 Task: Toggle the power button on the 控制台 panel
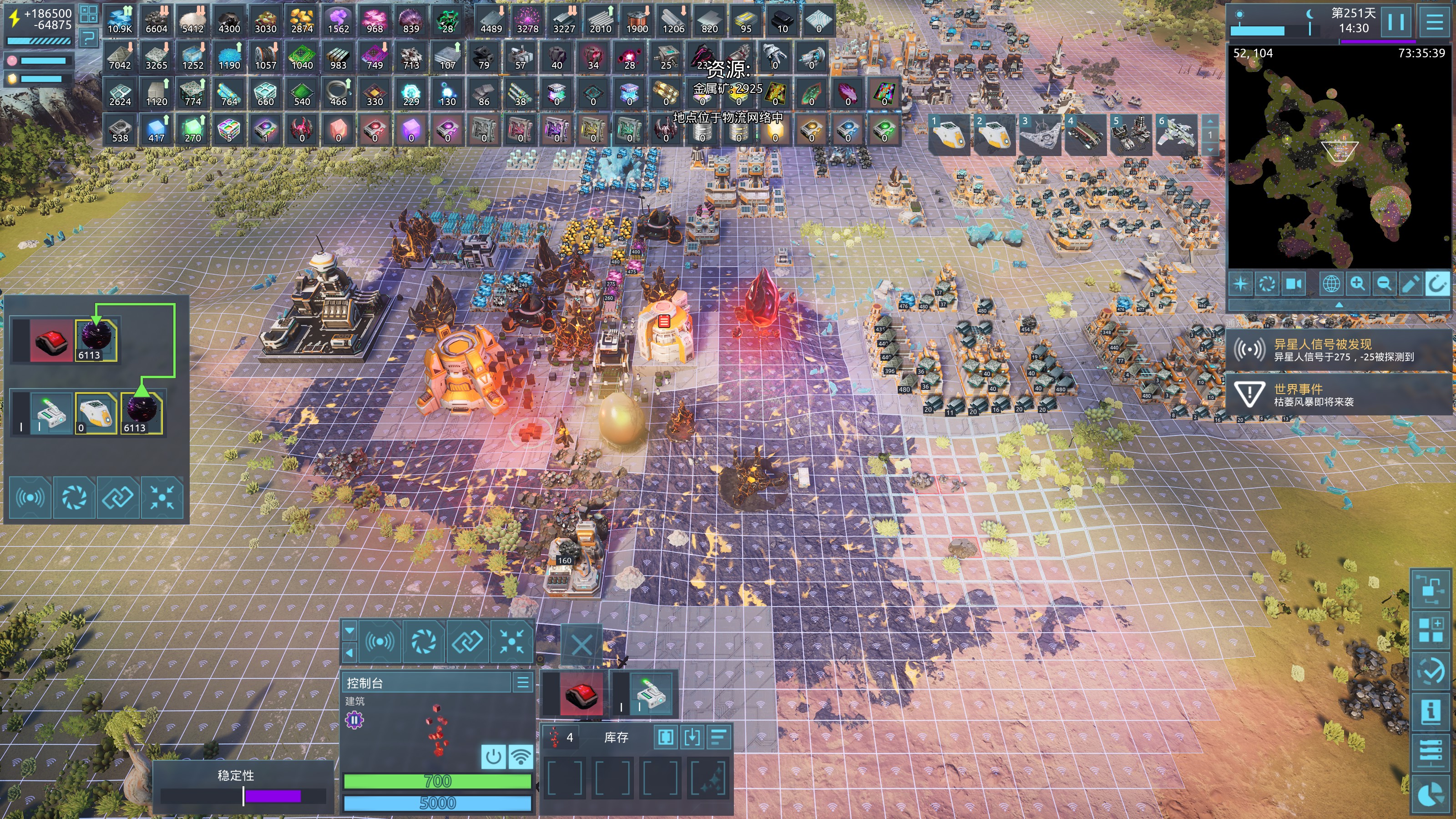493,756
